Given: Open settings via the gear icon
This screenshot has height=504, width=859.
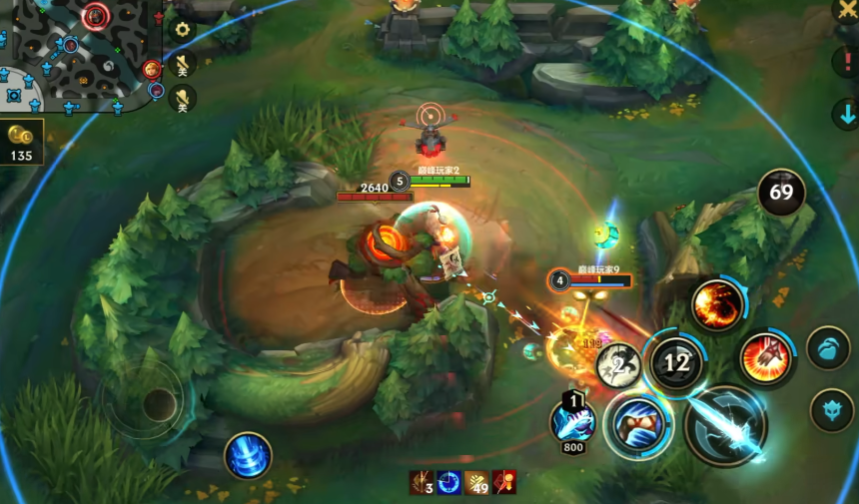Looking at the screenshot, I should click(182, 28).
